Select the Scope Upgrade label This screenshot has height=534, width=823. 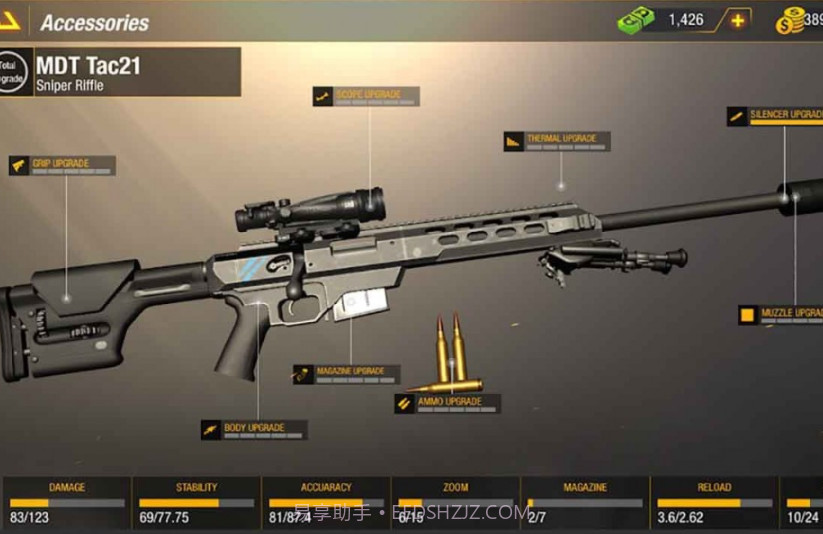click(x=366, y=96)
